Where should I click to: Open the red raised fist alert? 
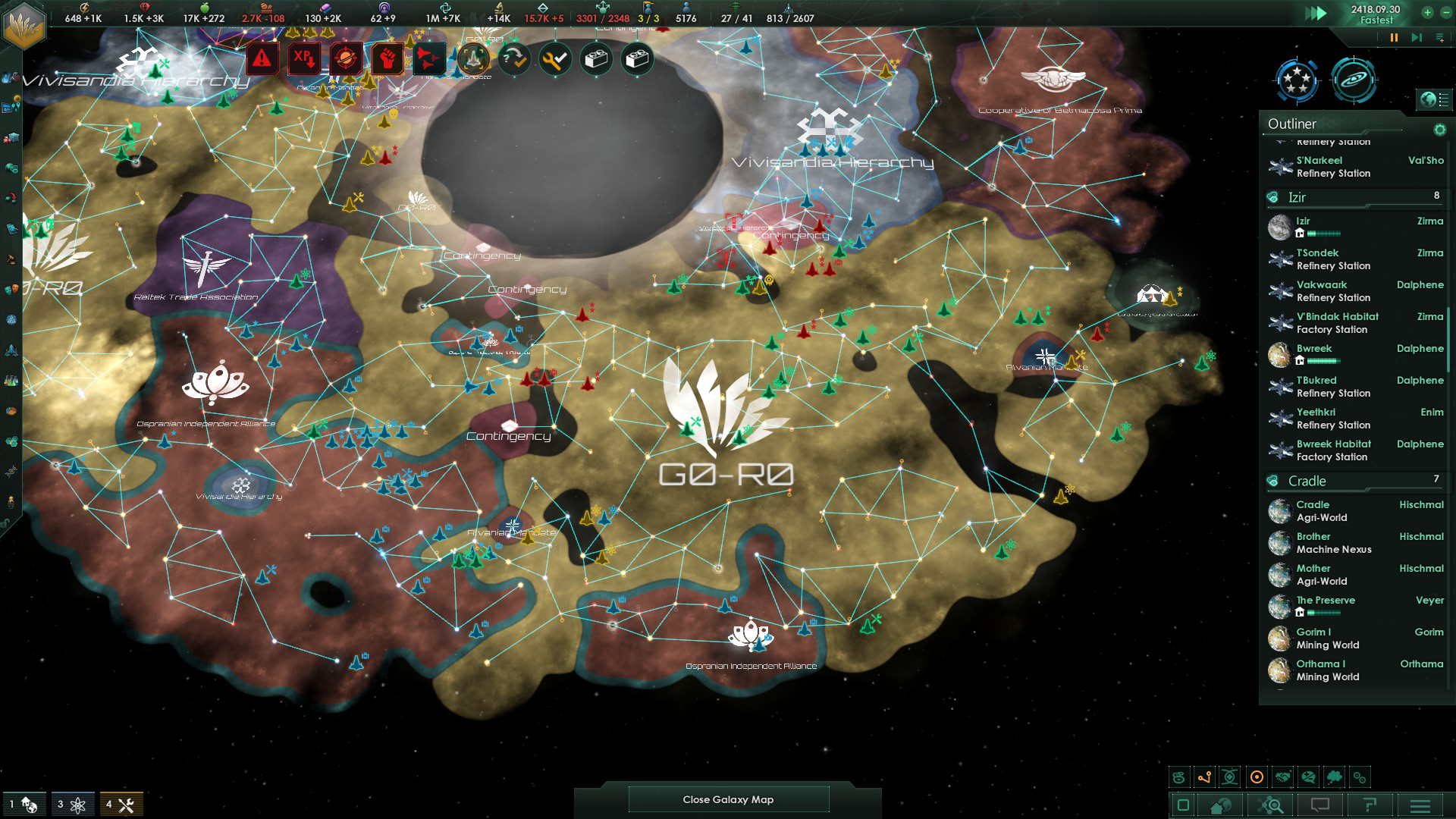pyautogui.click(x=387, y=58)
